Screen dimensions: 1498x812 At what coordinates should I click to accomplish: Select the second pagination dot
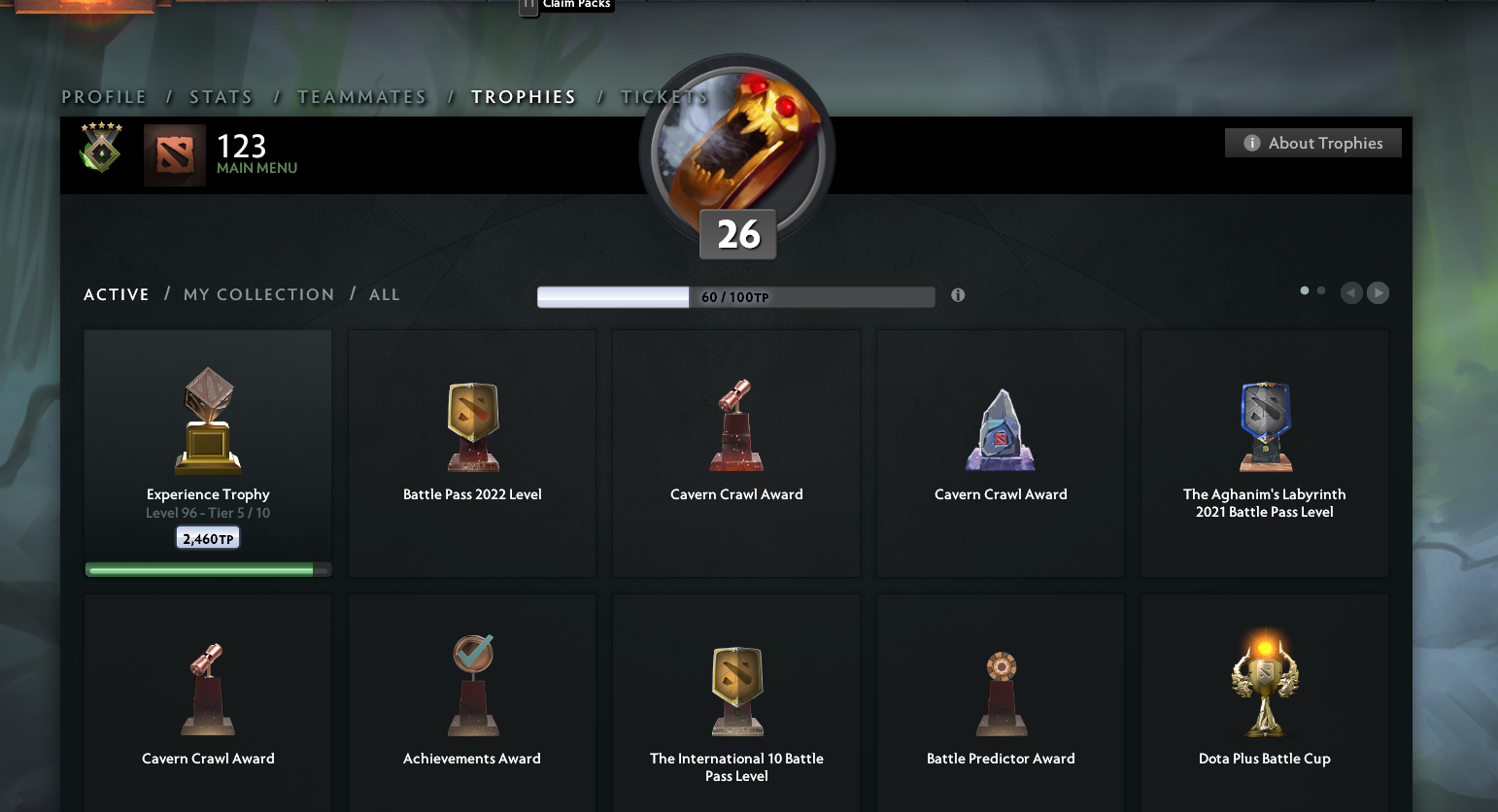click(x=1320, y=289)
